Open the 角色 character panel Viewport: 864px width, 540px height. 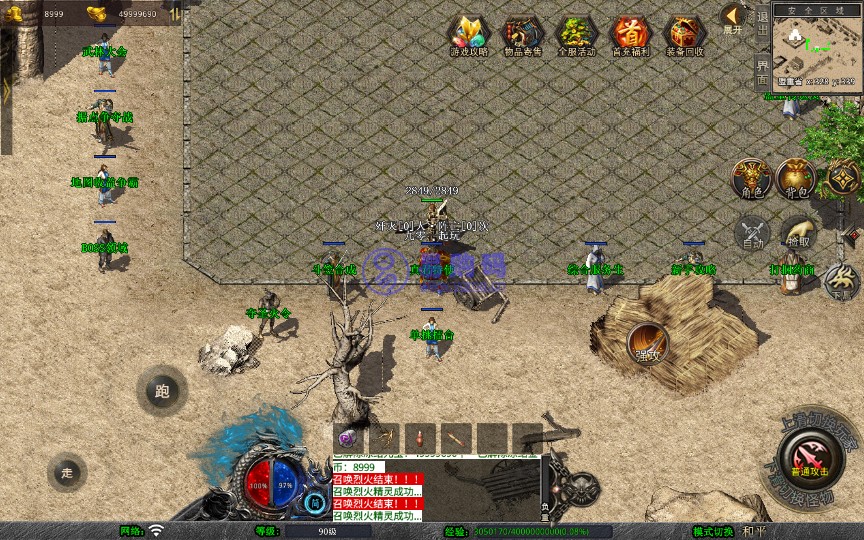(750, 179)
